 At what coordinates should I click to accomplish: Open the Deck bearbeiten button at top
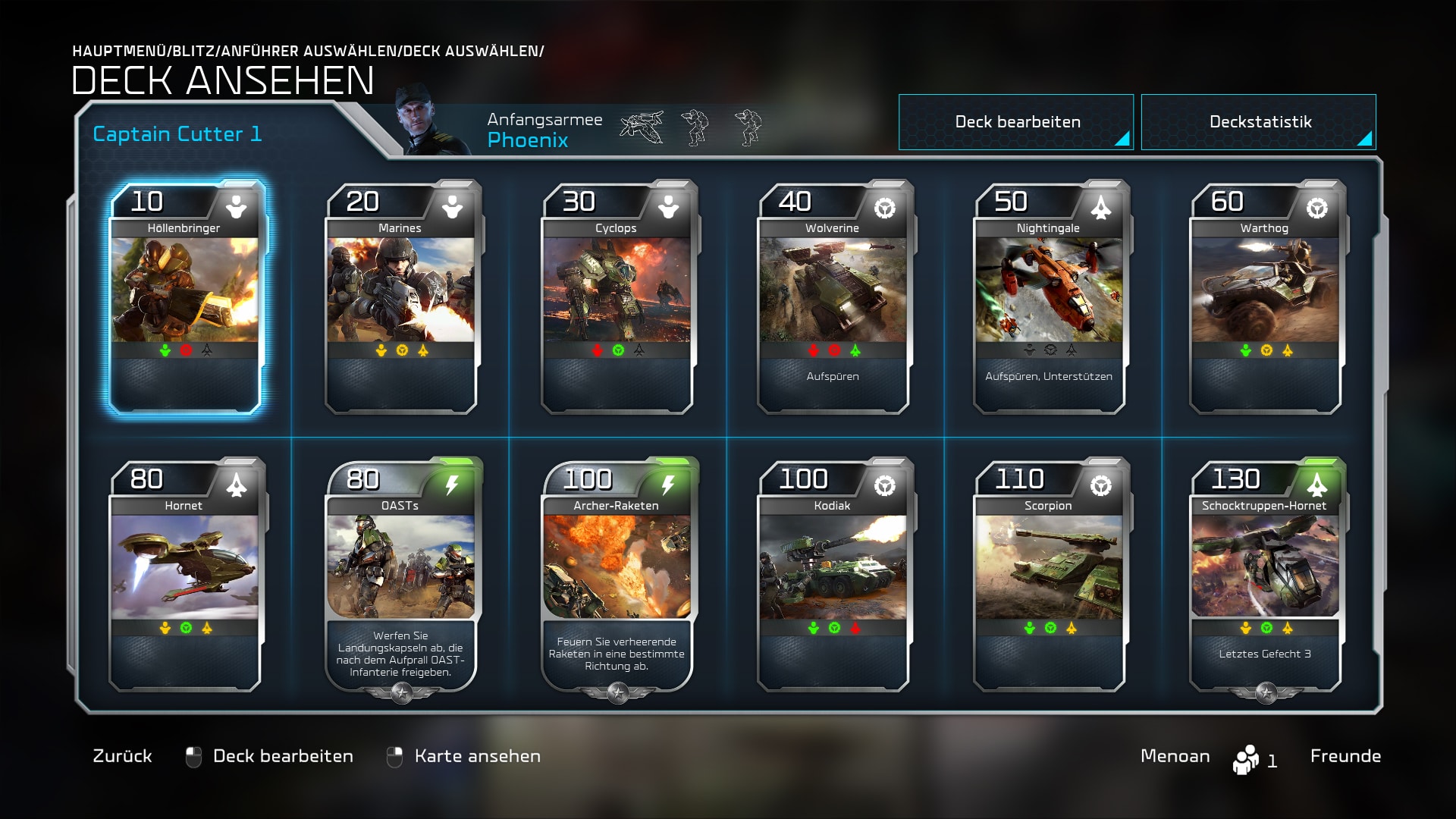[x=1015, y=122]
